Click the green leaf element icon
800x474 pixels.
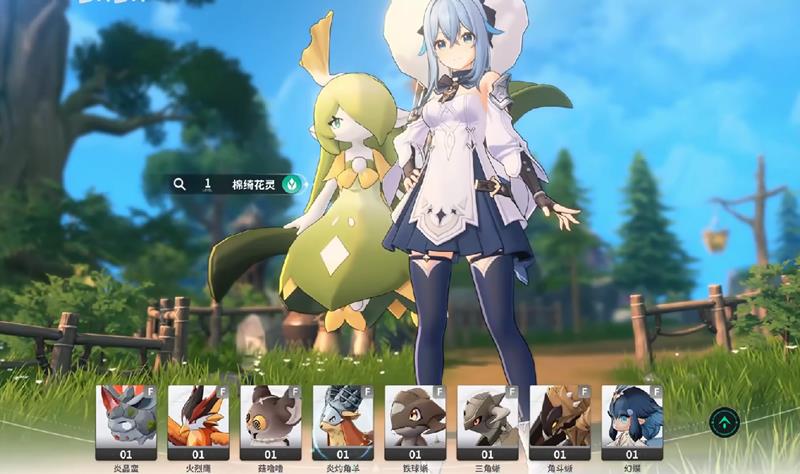tap(291, 184)
